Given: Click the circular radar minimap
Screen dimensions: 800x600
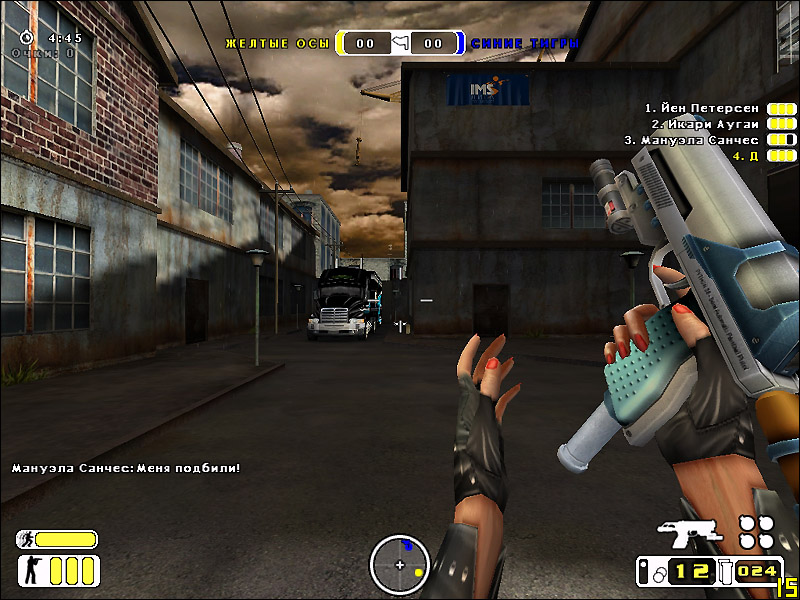Looking at the screenshot, I should click(x=400, y=565).
